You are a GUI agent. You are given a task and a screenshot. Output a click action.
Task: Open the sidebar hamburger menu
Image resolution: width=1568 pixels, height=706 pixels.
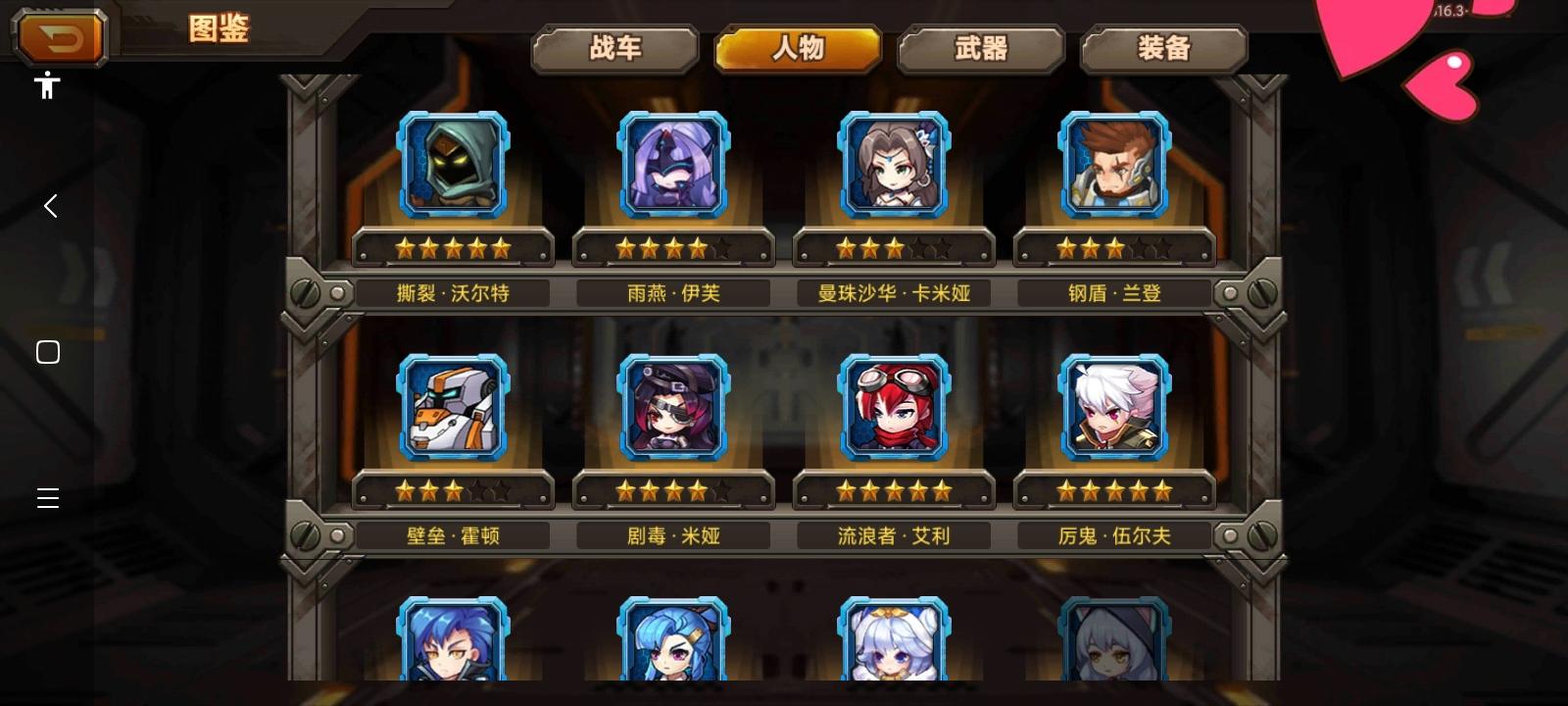[x=47, y=498]
